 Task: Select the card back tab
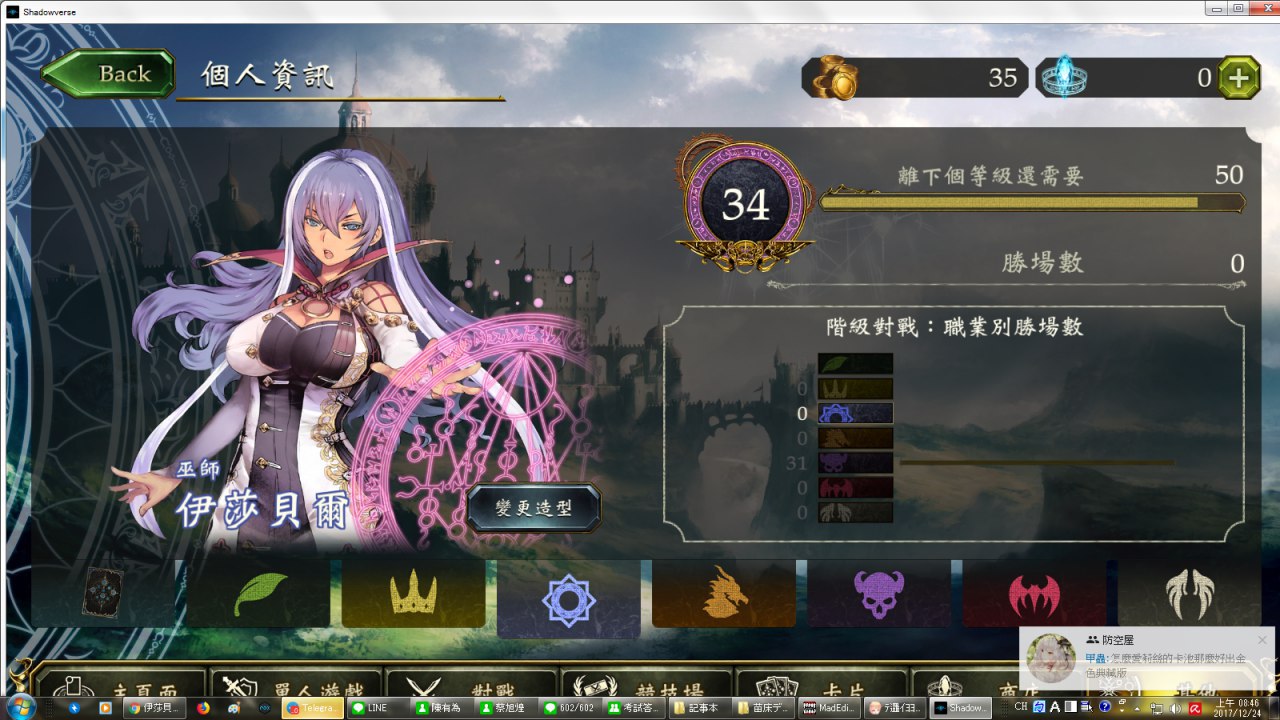(x=103, y=593)
